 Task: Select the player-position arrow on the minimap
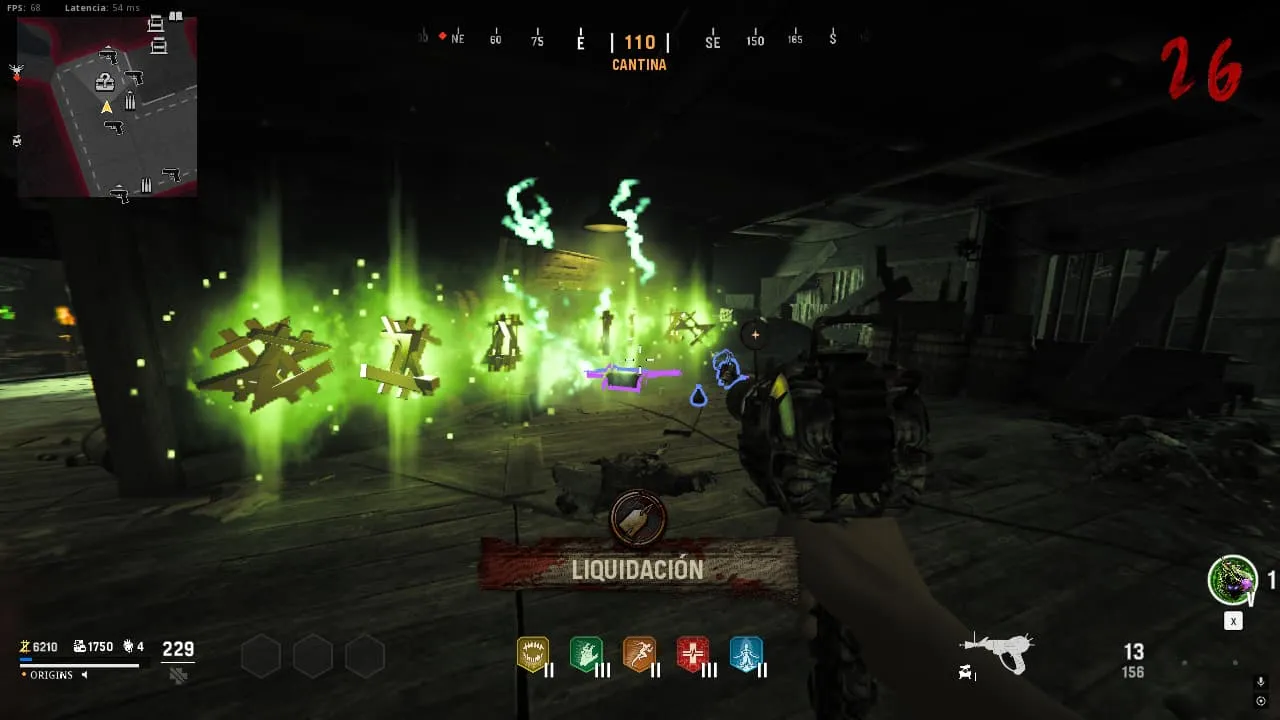point(106,107)
